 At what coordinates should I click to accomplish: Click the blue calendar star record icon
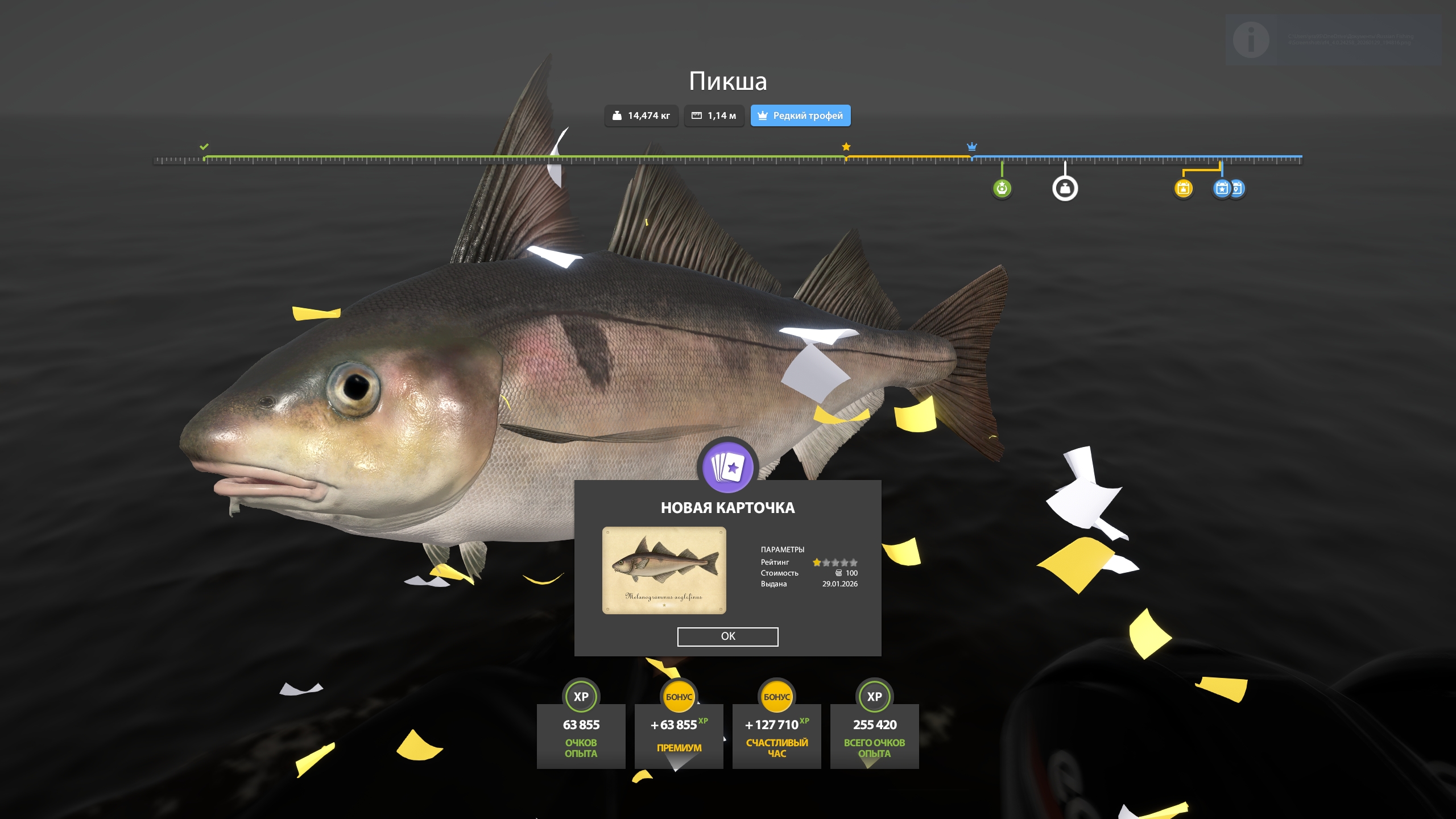pyautogui.click(x=1221, y=188)
